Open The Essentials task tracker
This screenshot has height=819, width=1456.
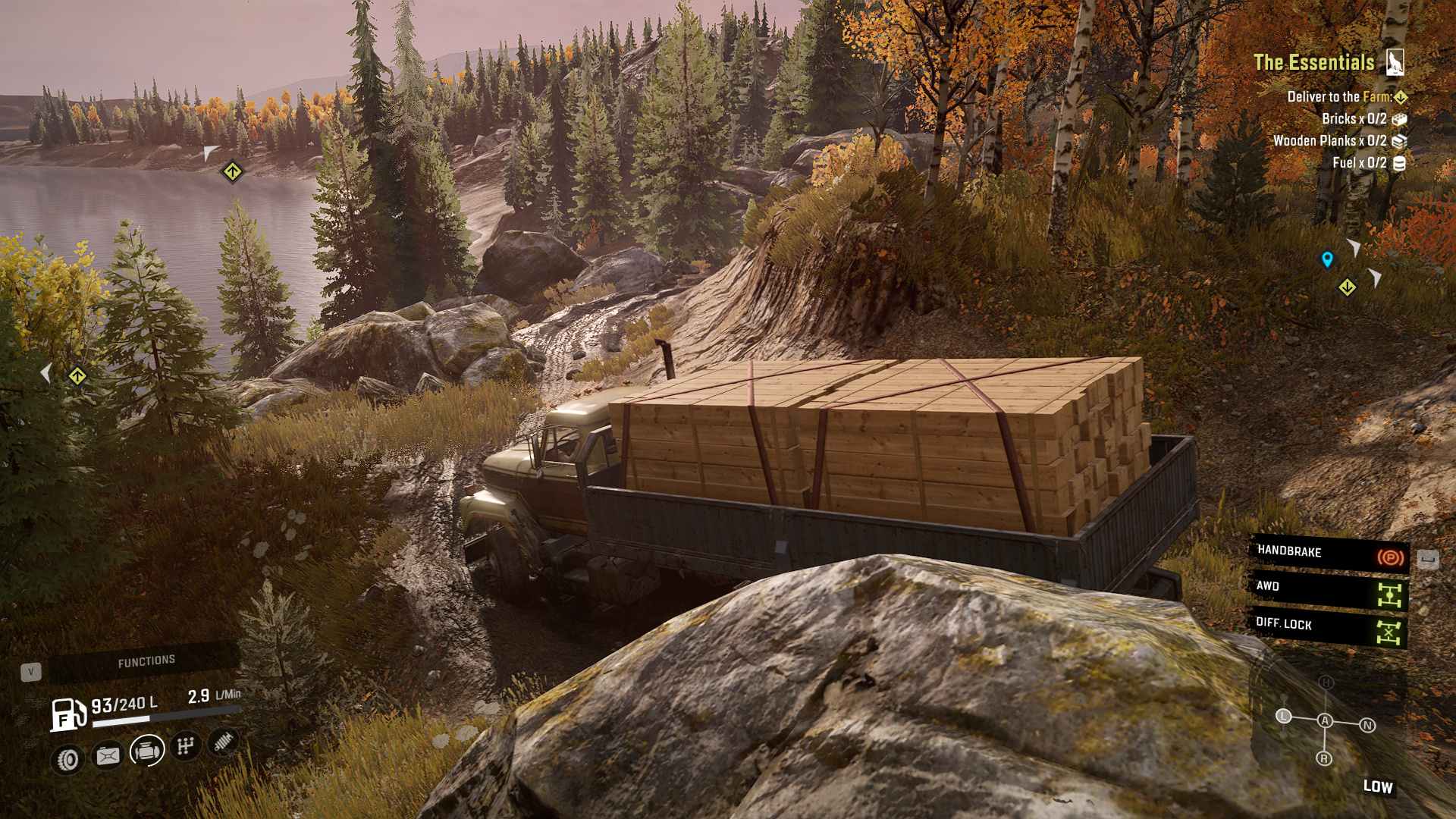coord(1314,62)
